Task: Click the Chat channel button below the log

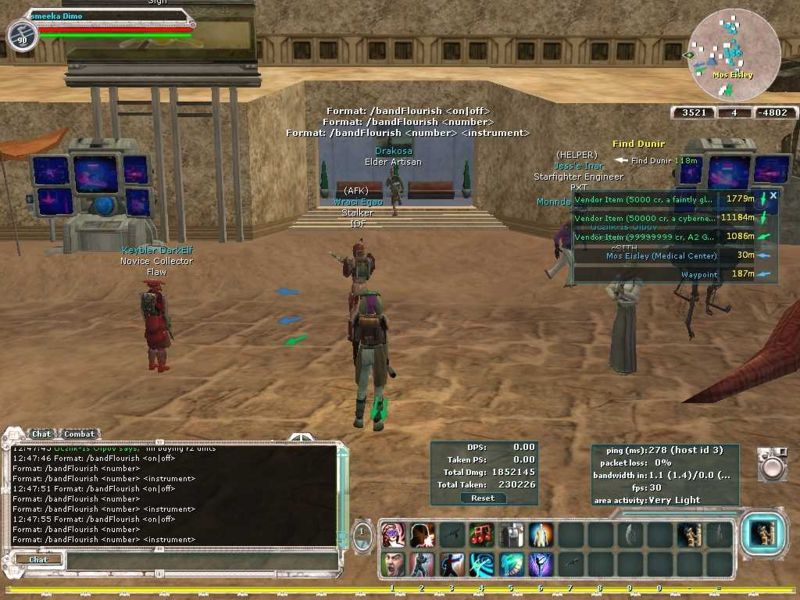Action: 38,559
